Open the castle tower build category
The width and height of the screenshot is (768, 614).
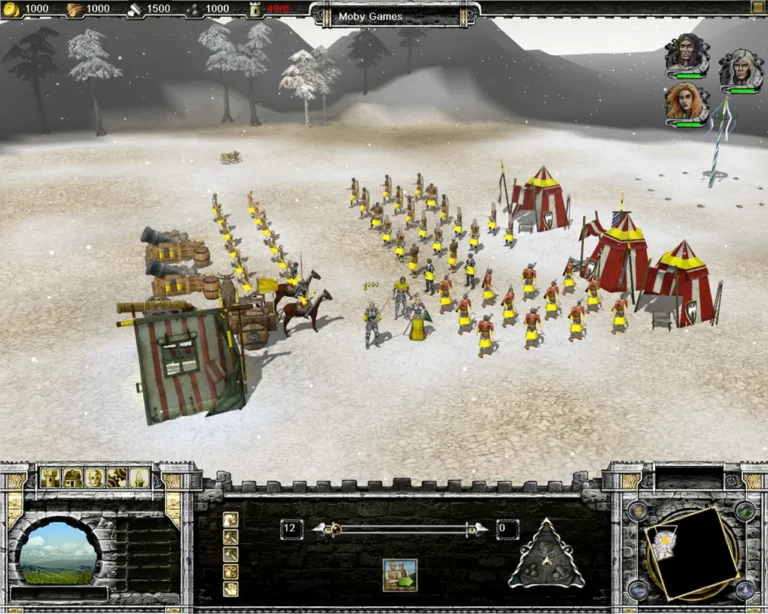pos(49,477)
